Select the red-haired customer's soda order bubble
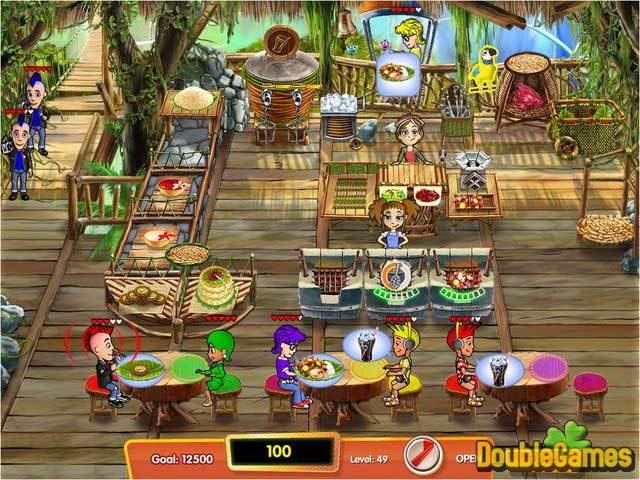This screenshot has height=480, width=640. point(497,372)
